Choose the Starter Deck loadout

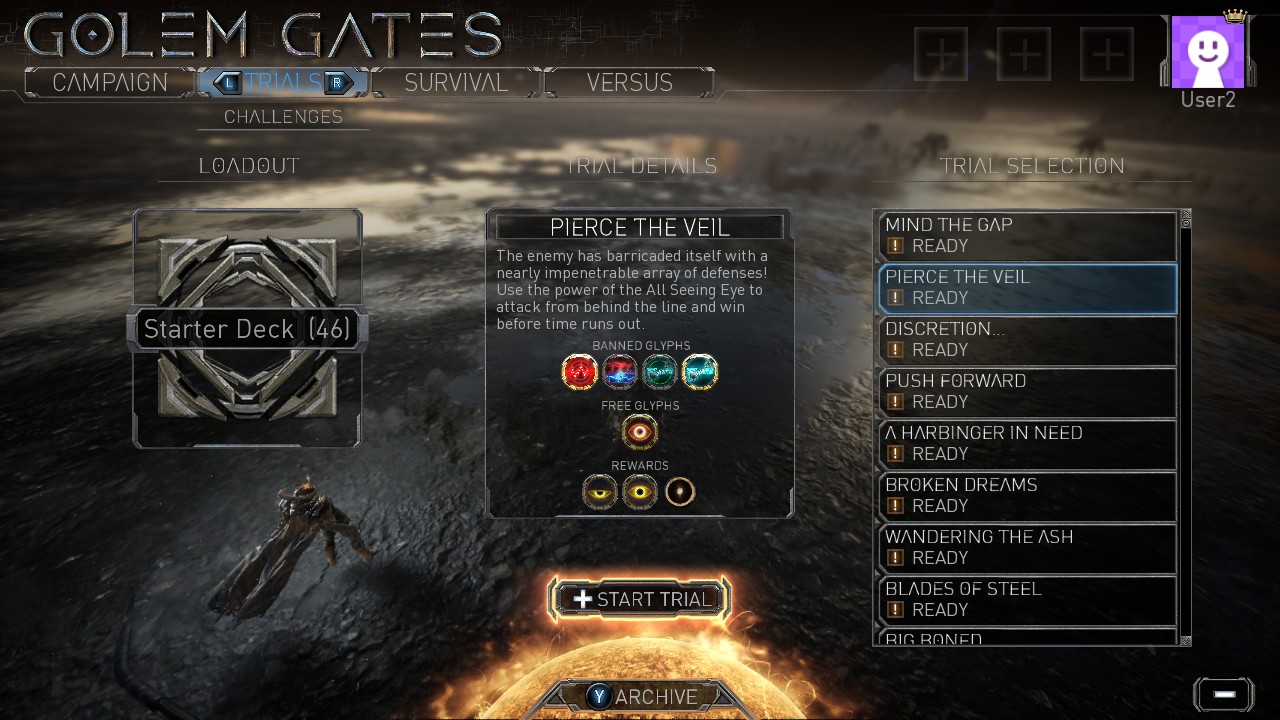[247, 329]
